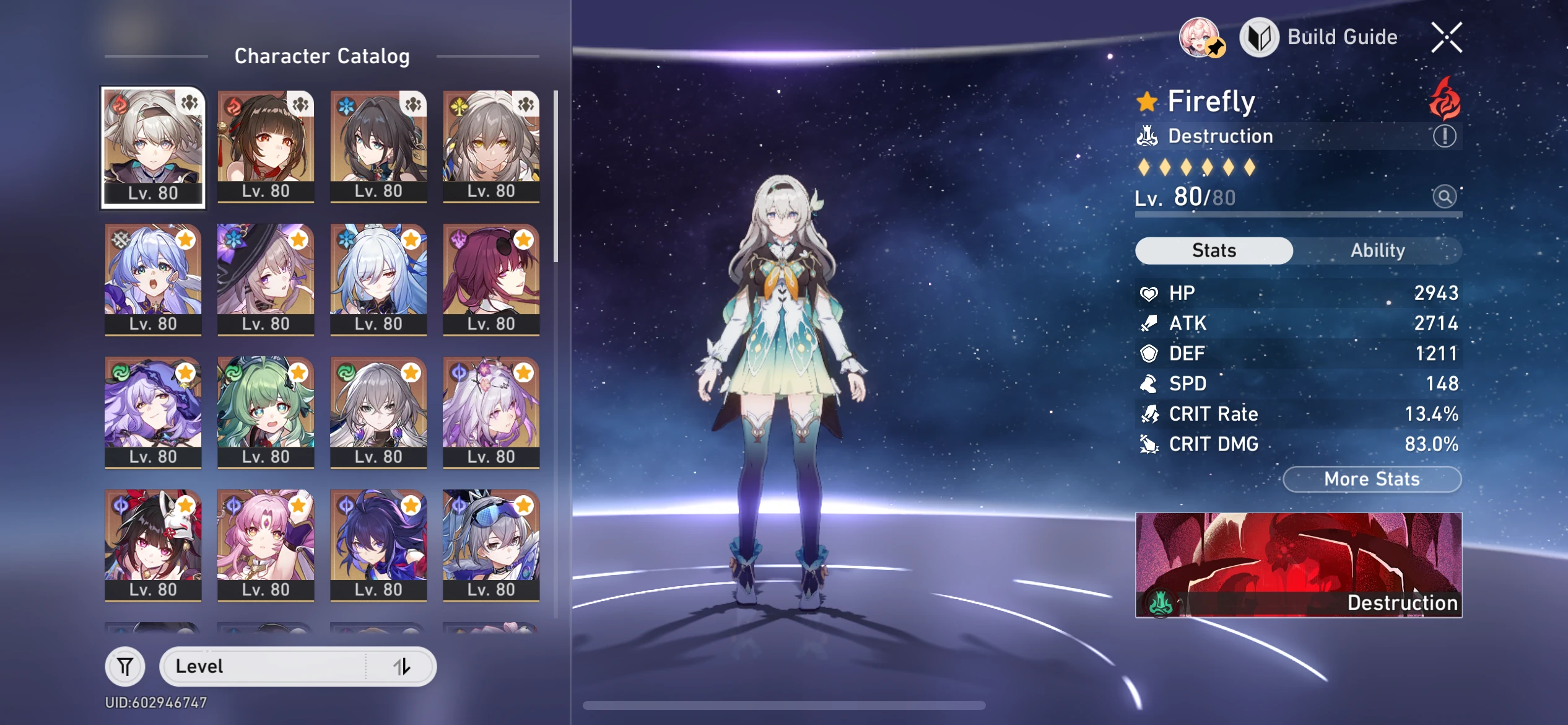
Task: Switch to the Ability tab
Action: 1379,250
